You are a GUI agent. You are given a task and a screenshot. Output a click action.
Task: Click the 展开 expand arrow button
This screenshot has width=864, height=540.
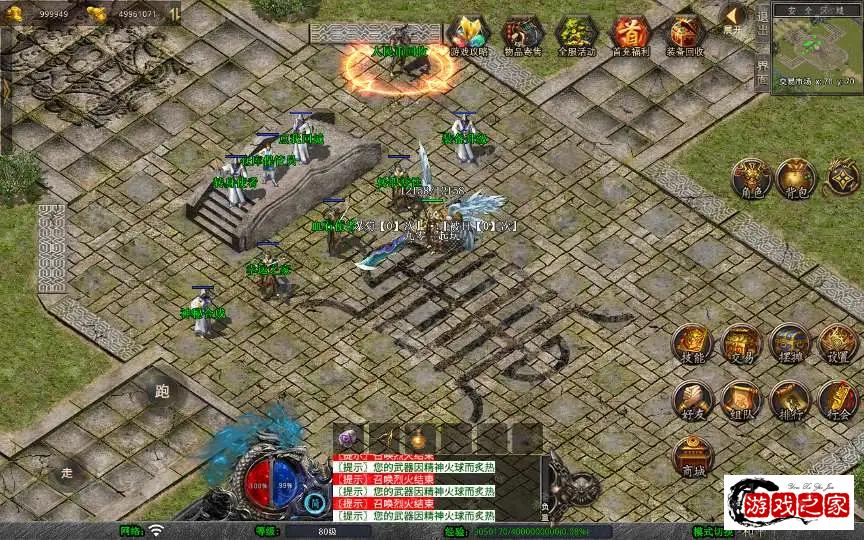click(x=733, y=18)
